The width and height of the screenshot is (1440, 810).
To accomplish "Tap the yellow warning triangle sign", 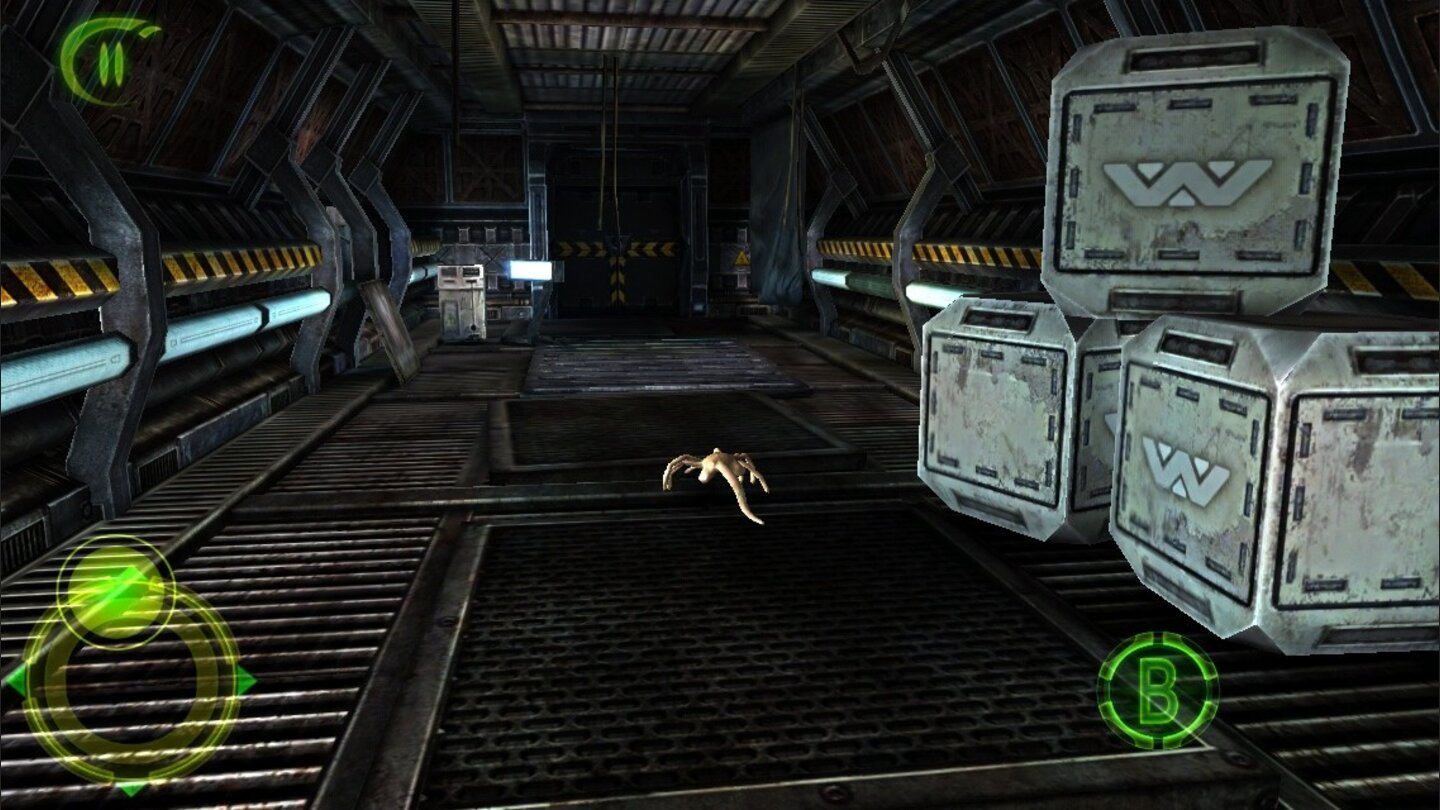I will click(740, 258).
